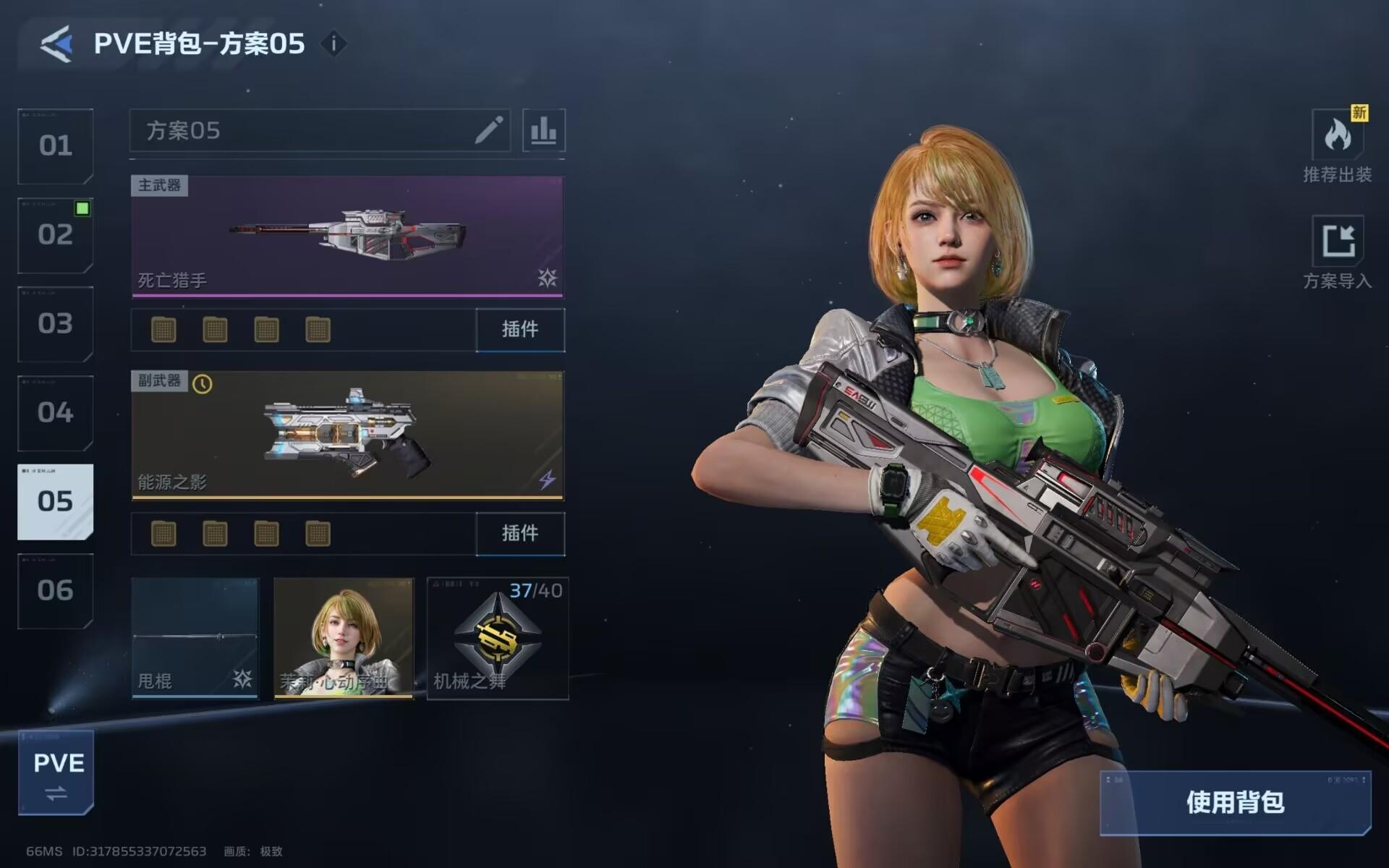Screen dimensions: 1389x868
Task: Choose the 茉莉·心动序曲 character slot
Action: point(344,637)
